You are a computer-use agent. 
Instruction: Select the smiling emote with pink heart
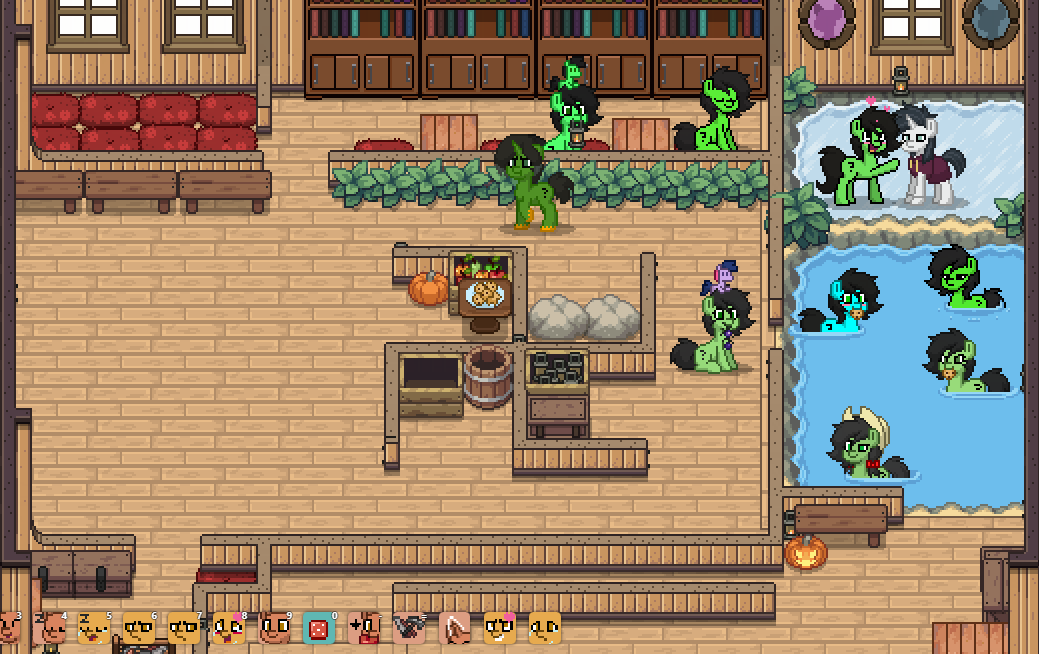499,628
